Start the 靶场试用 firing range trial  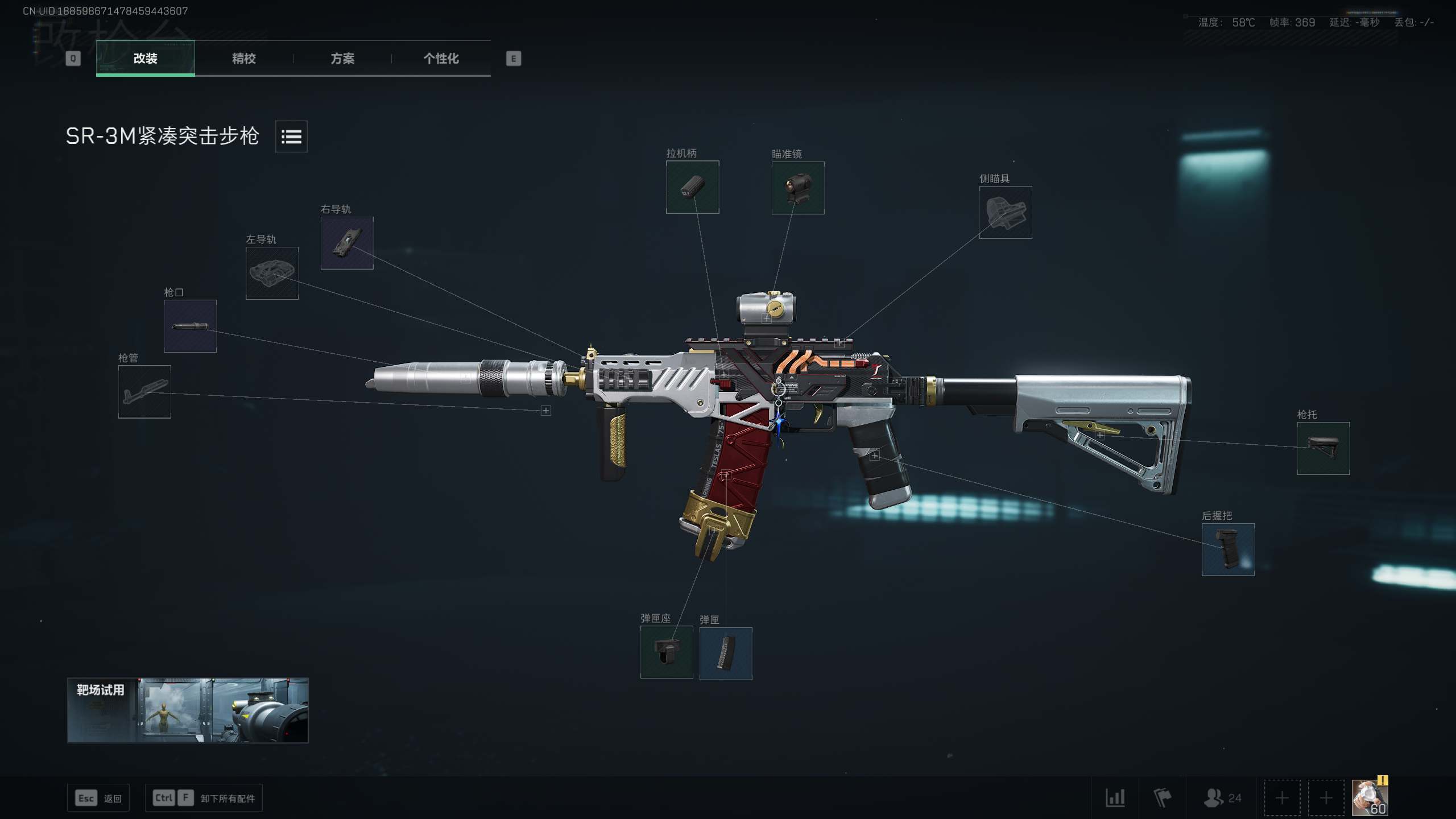(188, 710)
